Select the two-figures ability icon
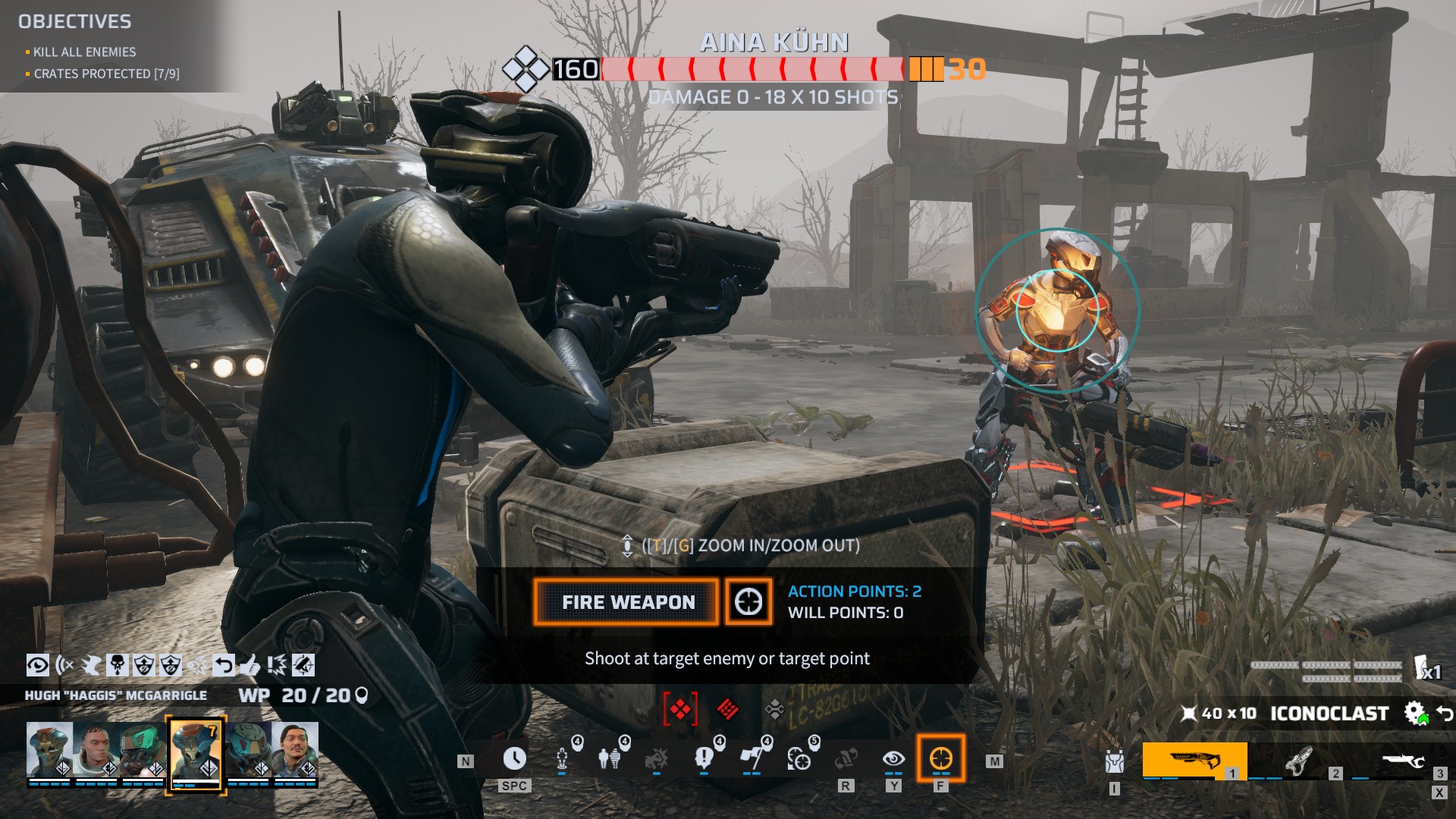The image size is (1456, 819). coord(609,758)
